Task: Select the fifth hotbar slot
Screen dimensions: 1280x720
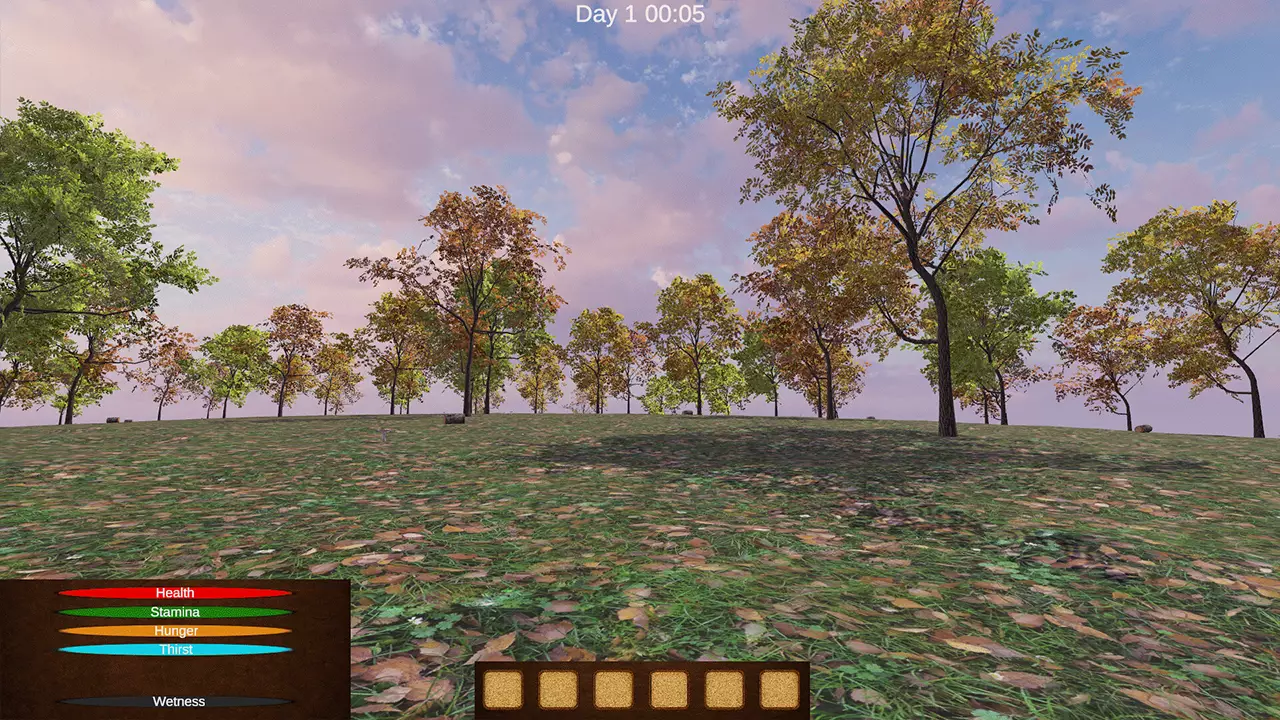Action: click(722, 690)
